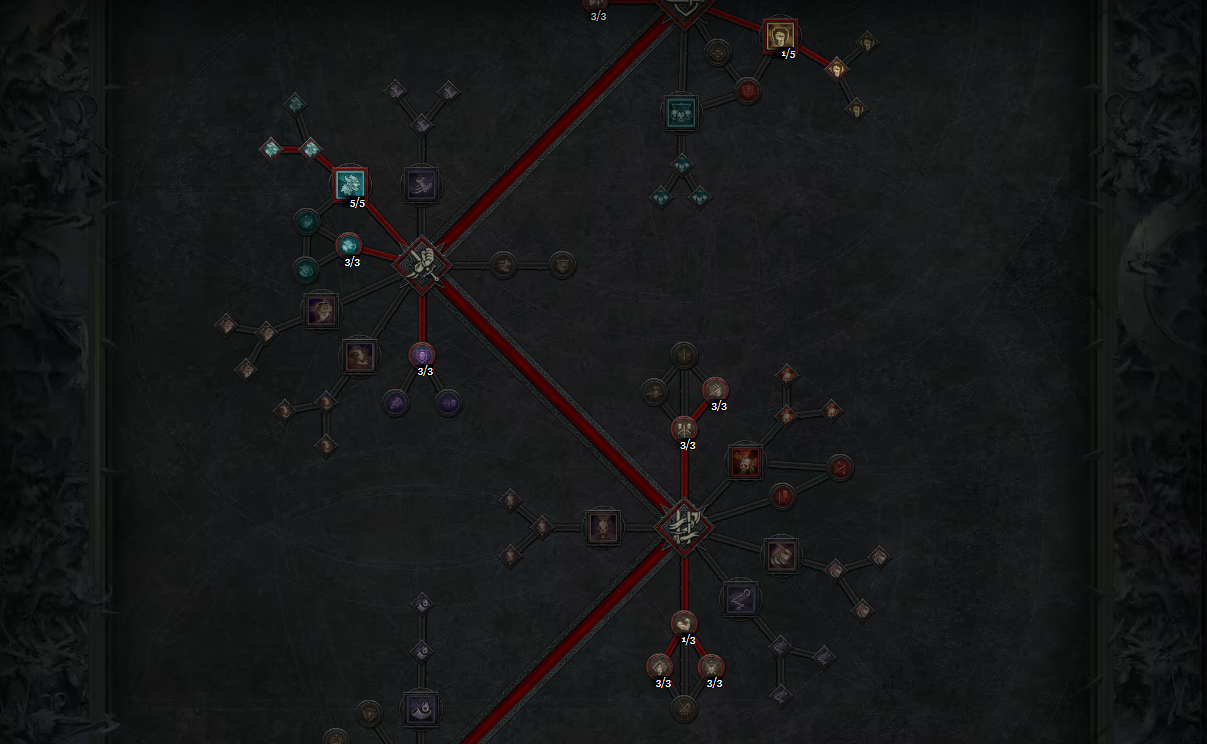Choose the teal three-skulls skill square
The image size is (1207, 744).
pos(681,113)
